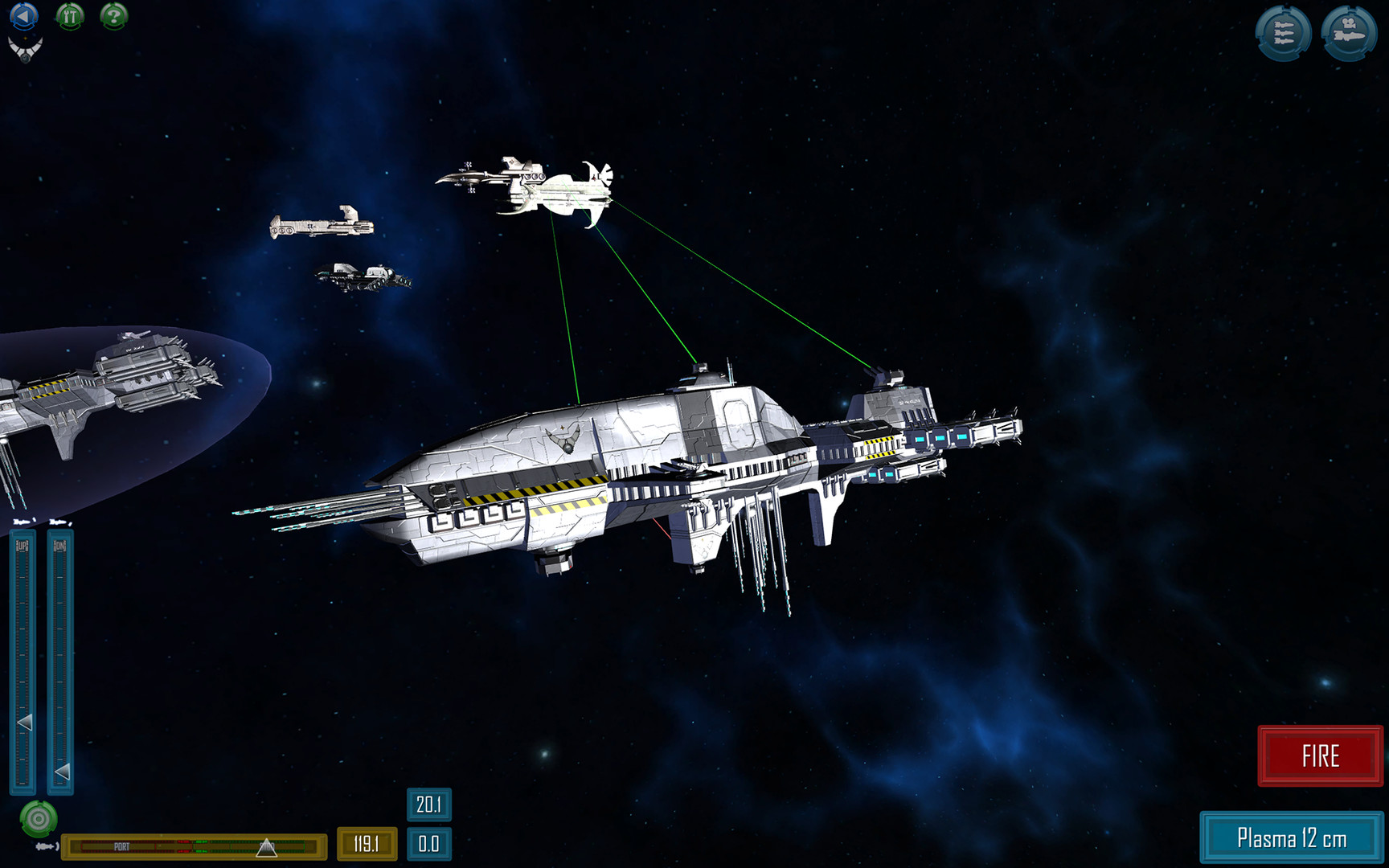This screenshot has width=1389, height=868.
Task: Toggle the ON label on the second throttle gauge
Action: point(59,546)
